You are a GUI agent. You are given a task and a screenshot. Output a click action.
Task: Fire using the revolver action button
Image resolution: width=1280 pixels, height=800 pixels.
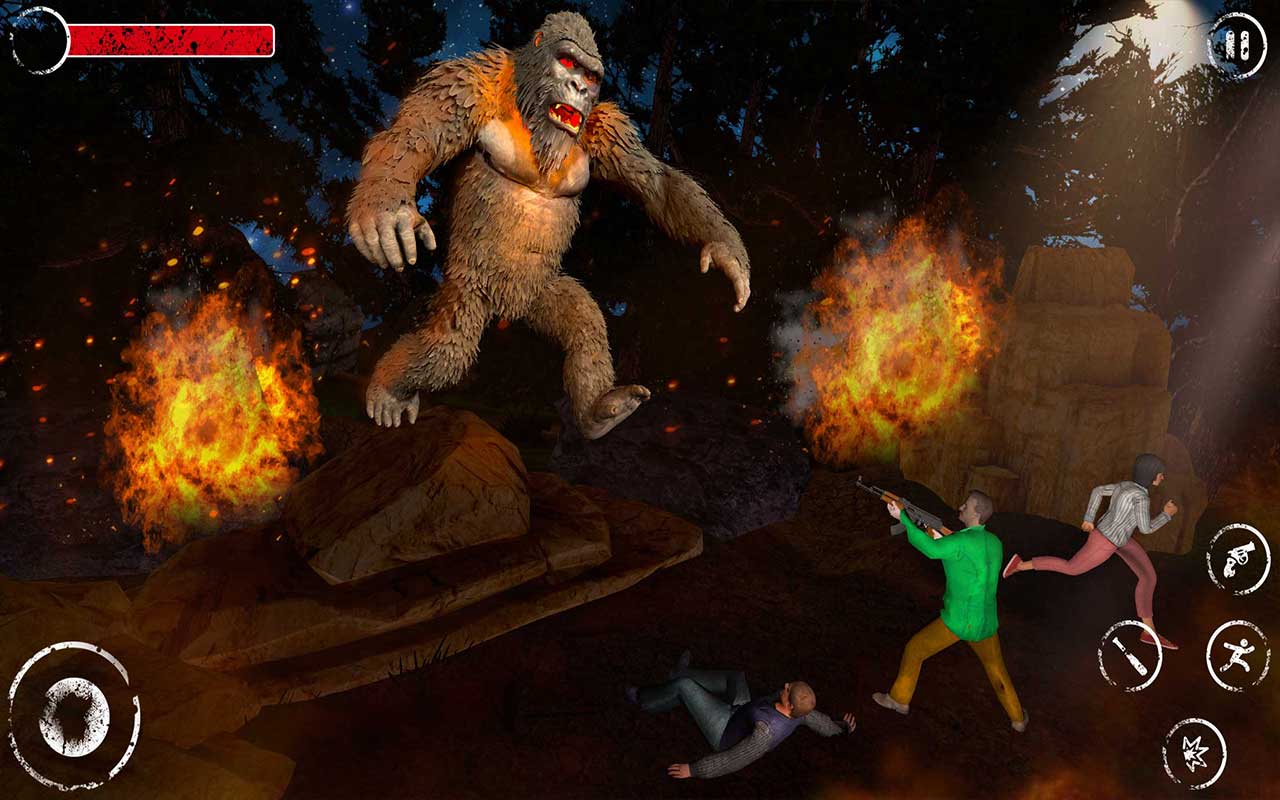click(1237, 558)
